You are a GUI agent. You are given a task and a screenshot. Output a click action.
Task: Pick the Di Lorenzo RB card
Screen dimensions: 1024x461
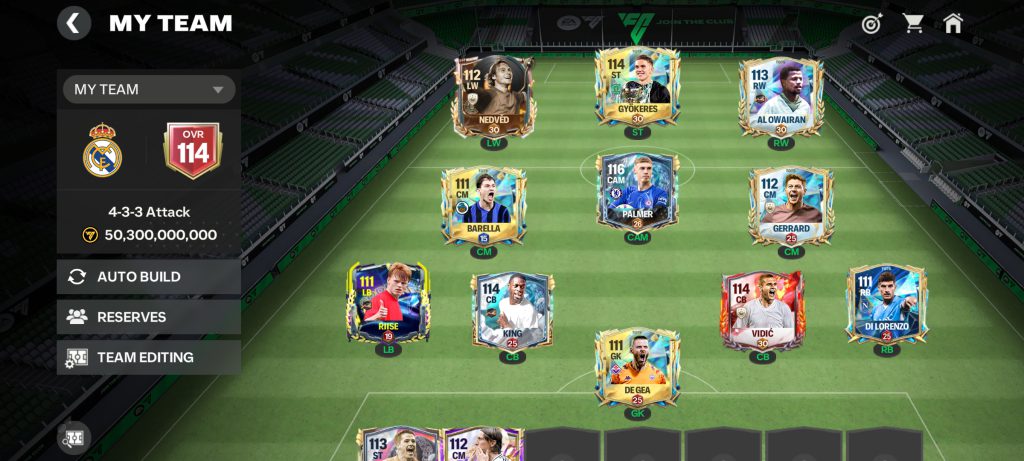[886, 304]
